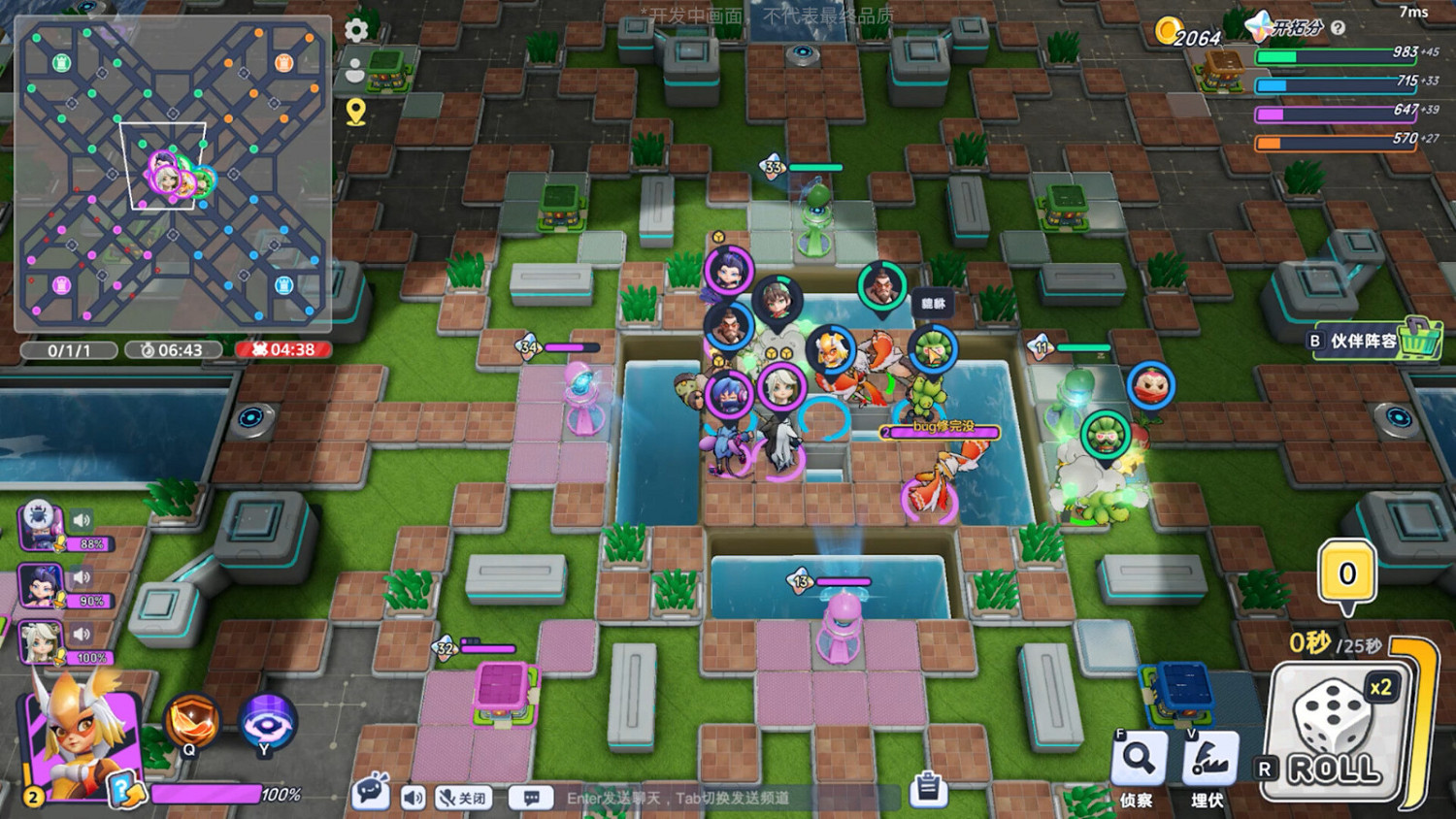Open the player profile icon panel

point(357,70)
